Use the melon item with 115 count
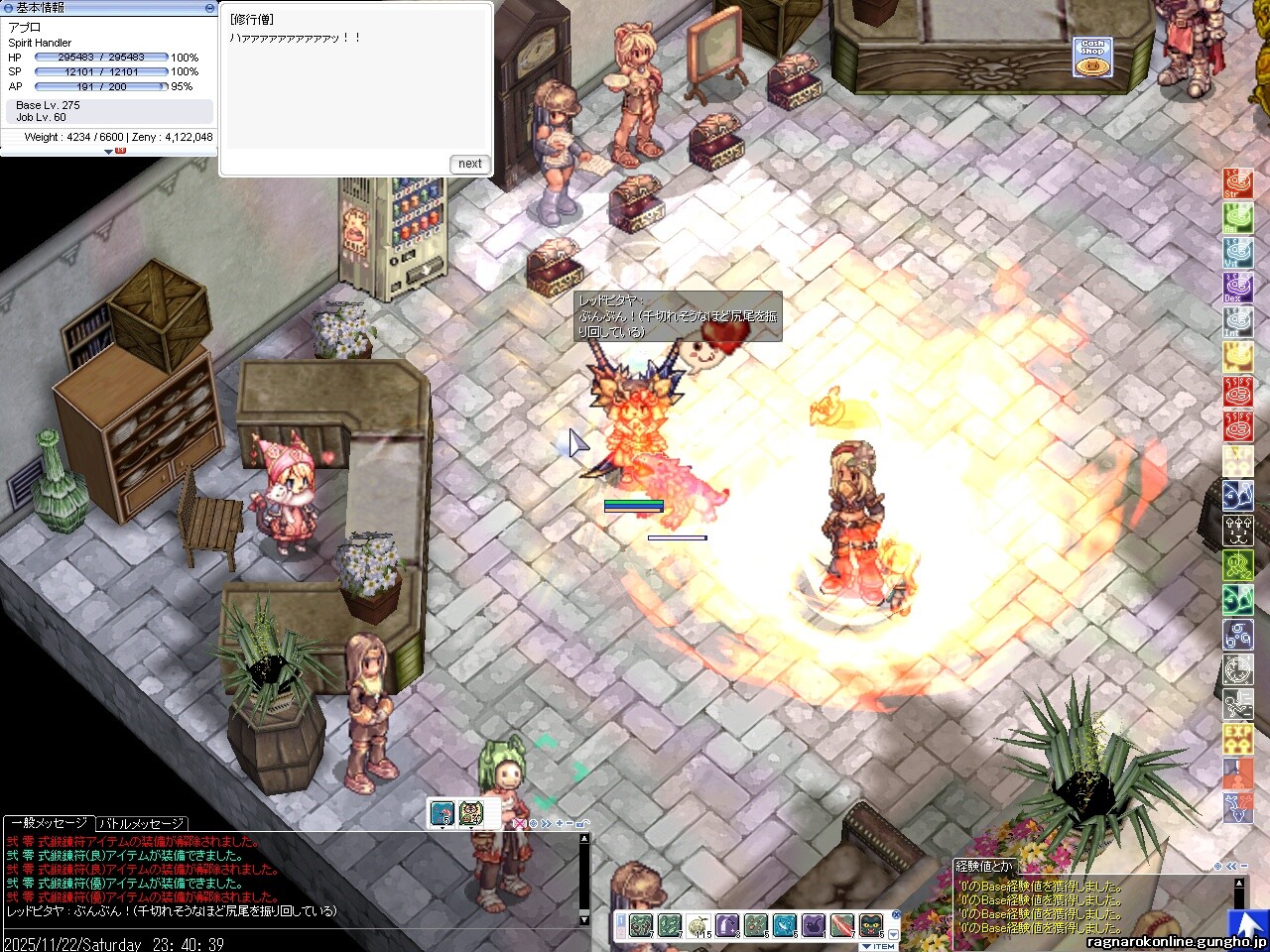The image size is (1270, 952). coord(699,925)
